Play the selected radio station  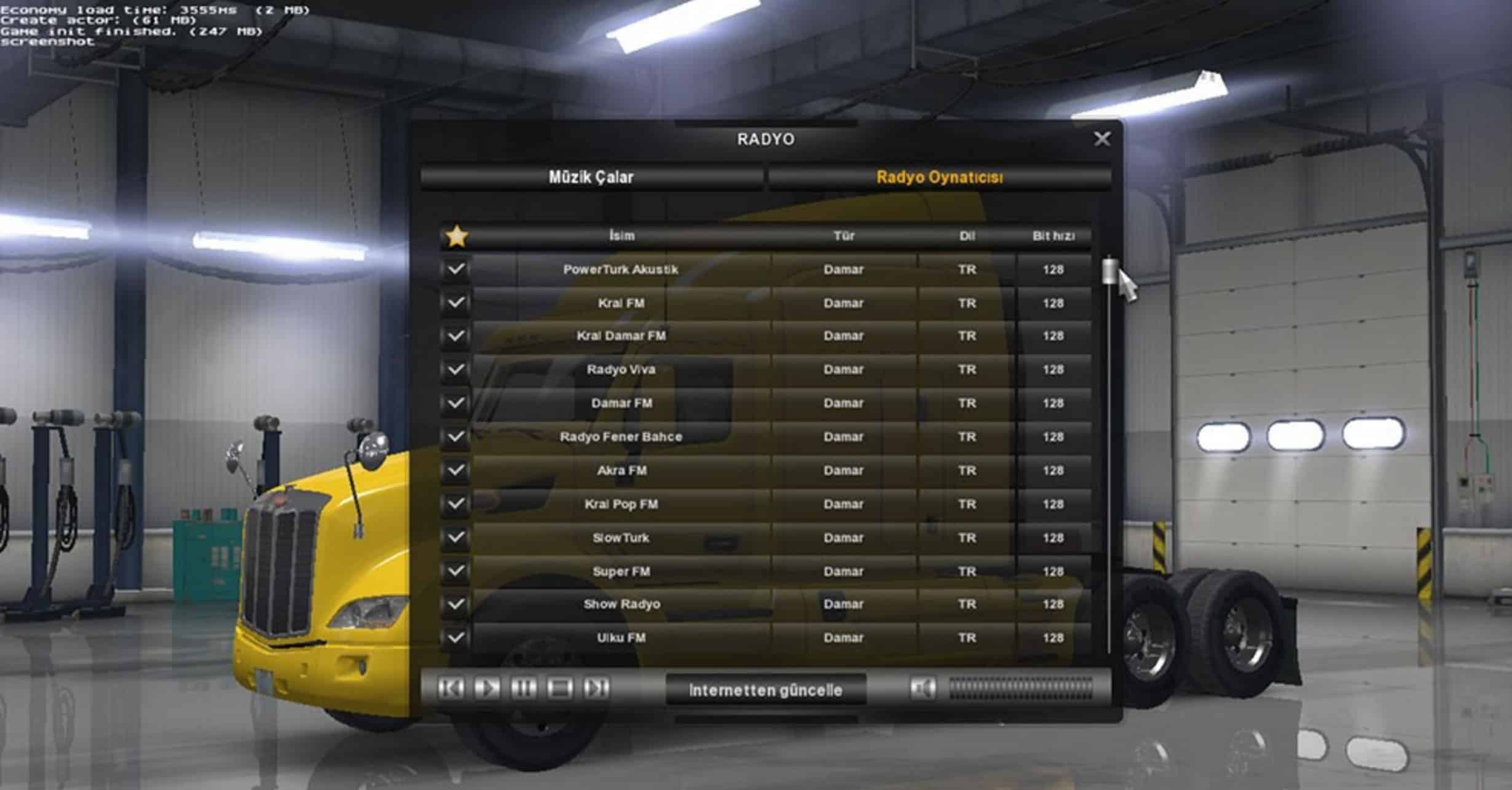pyautogui.click(x=487, y=689)
